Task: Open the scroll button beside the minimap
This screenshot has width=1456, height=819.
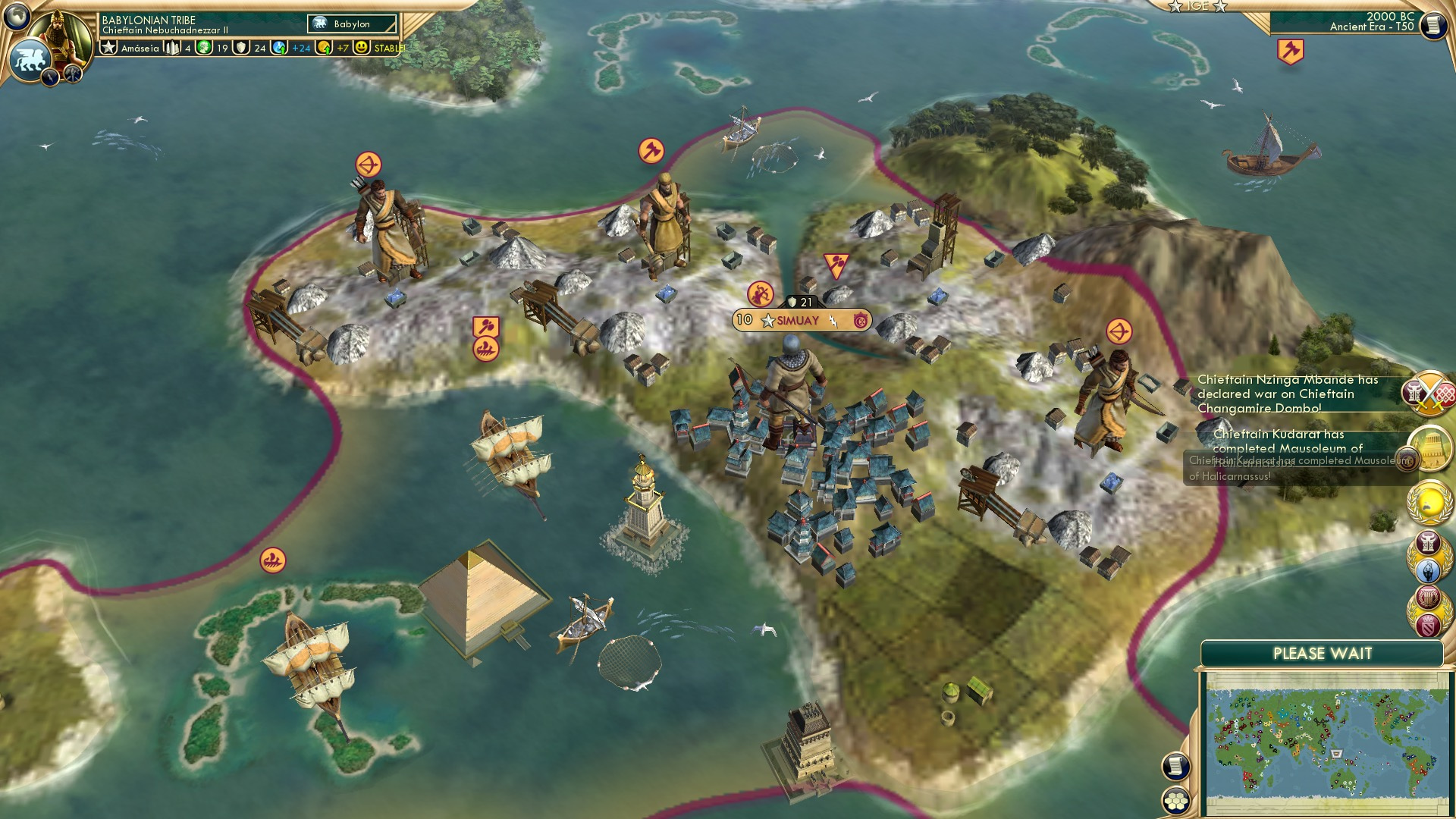Action: click(x=1176, y=767)
